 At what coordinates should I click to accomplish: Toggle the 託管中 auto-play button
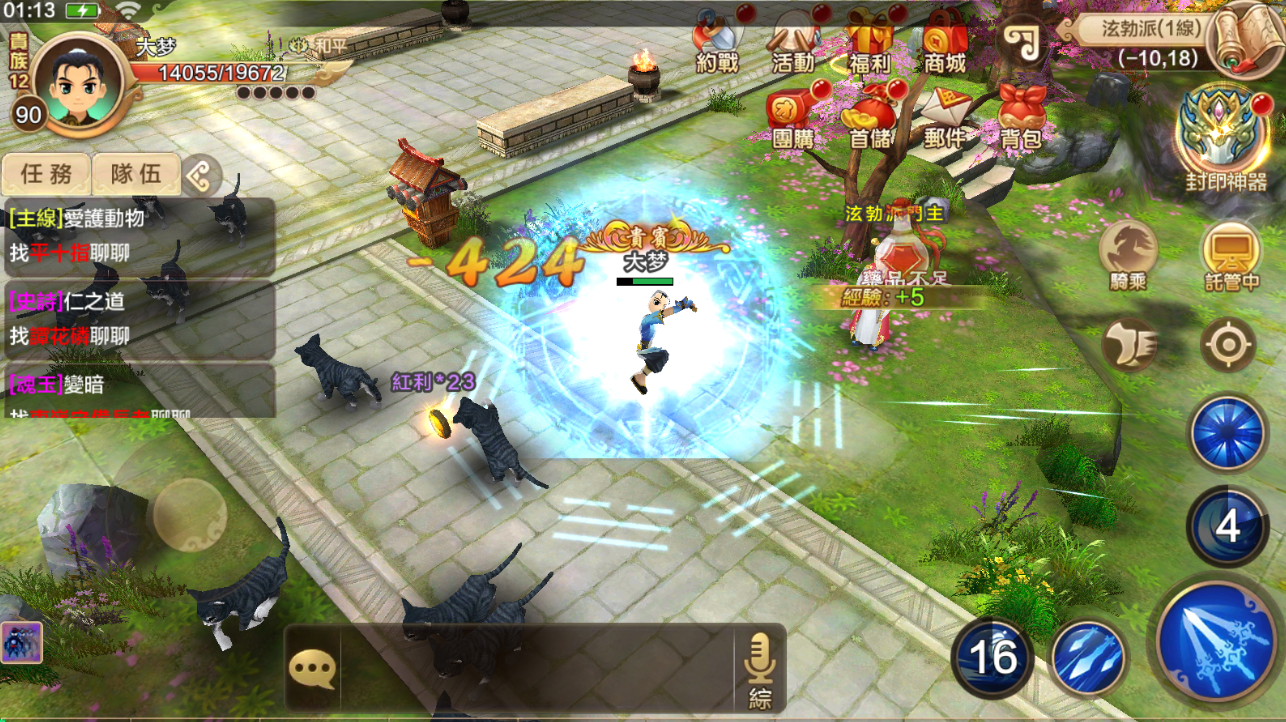[x=1230, y=254]
